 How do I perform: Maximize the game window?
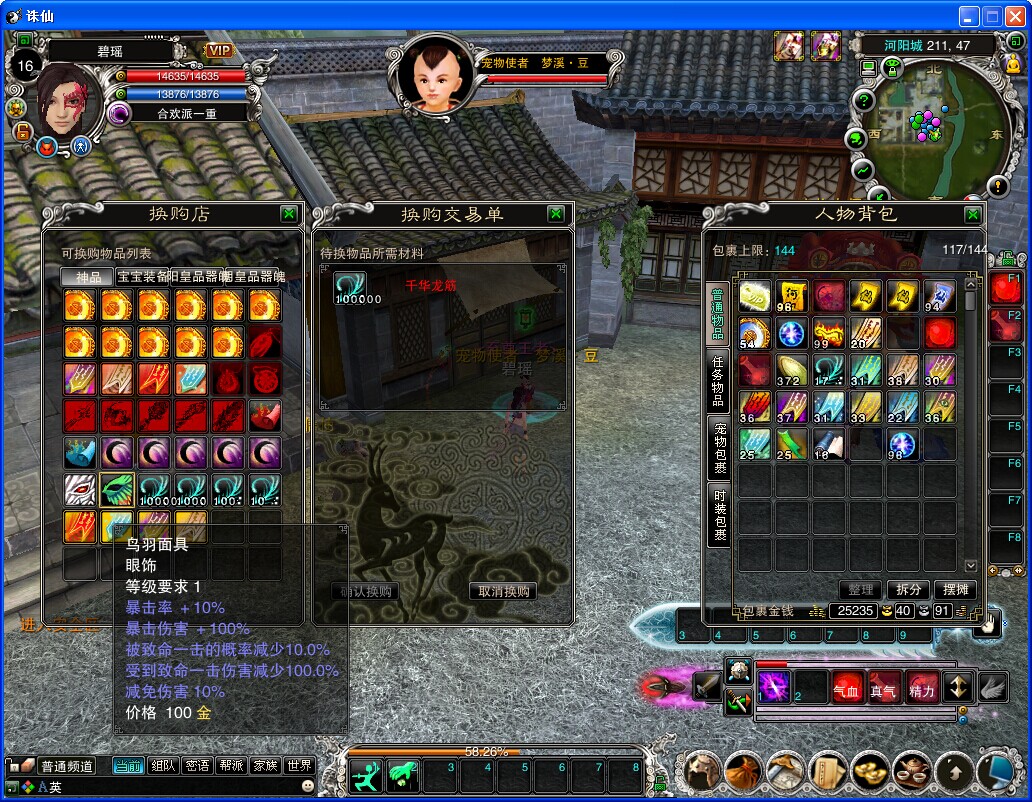pos(992,16)
